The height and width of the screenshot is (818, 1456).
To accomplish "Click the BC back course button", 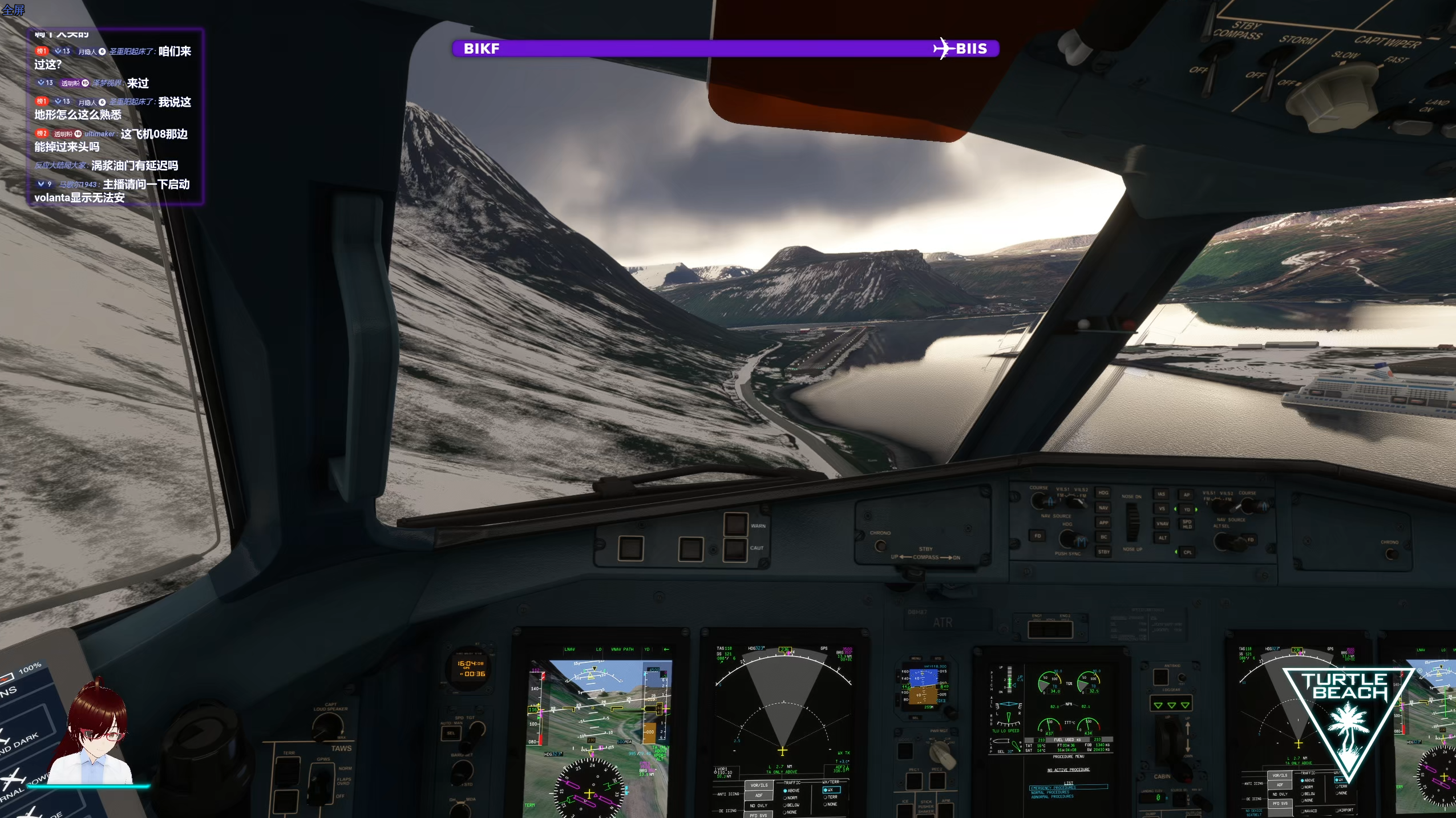I will (1103, 537).
